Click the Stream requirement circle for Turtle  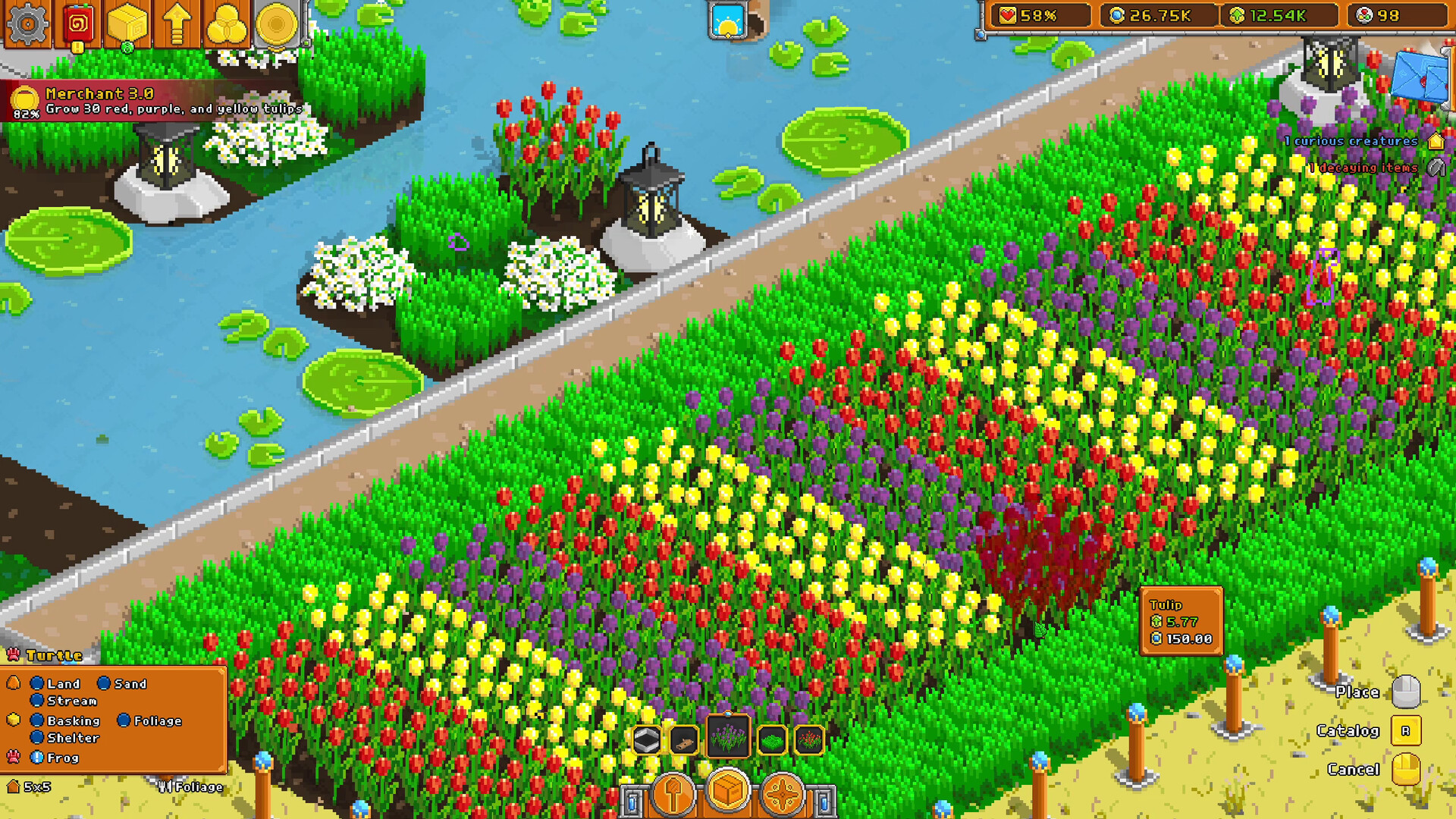pyautogui.click(x=36, y=701)
